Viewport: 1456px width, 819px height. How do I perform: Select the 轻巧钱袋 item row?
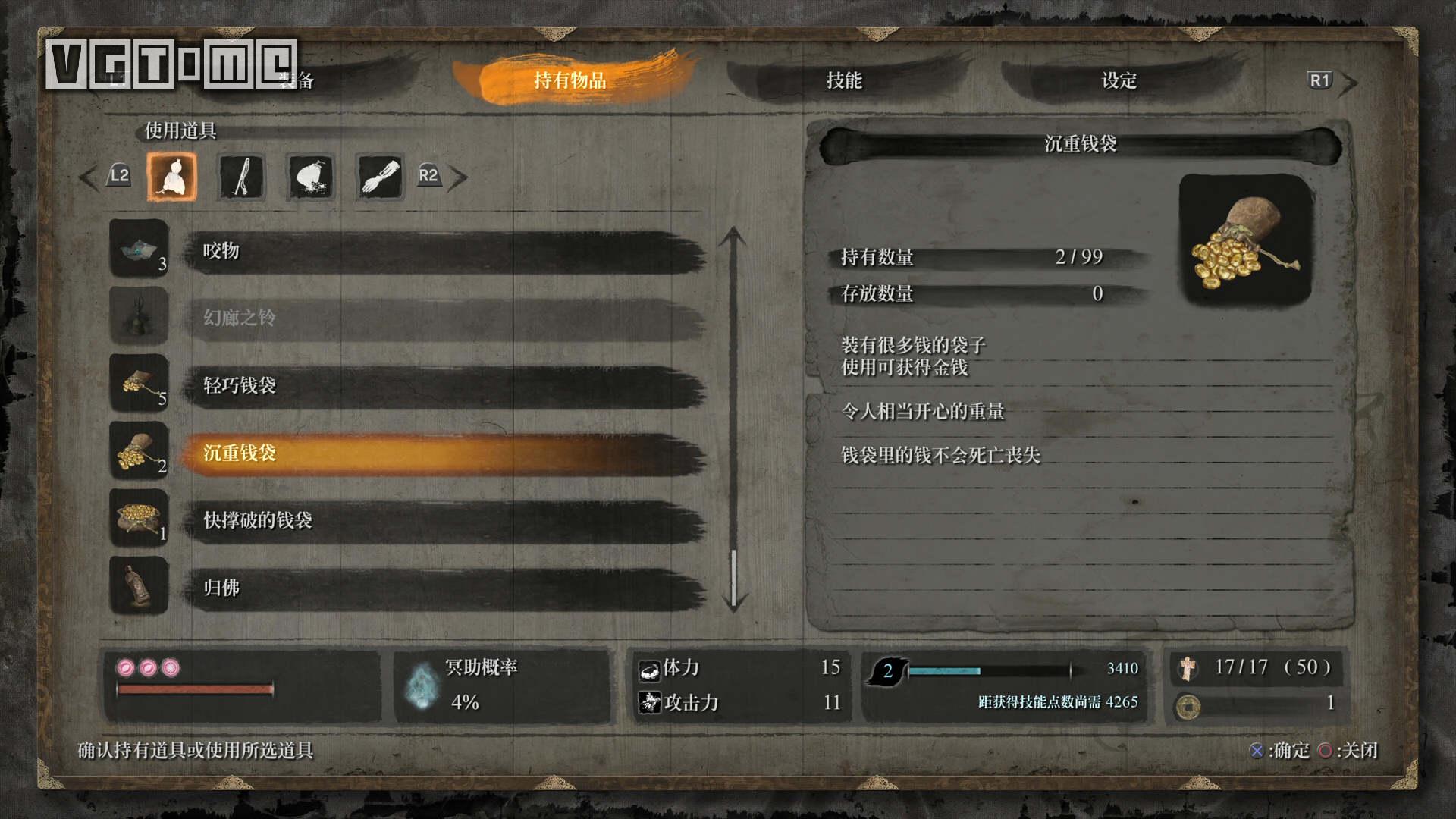coord(444,386)
